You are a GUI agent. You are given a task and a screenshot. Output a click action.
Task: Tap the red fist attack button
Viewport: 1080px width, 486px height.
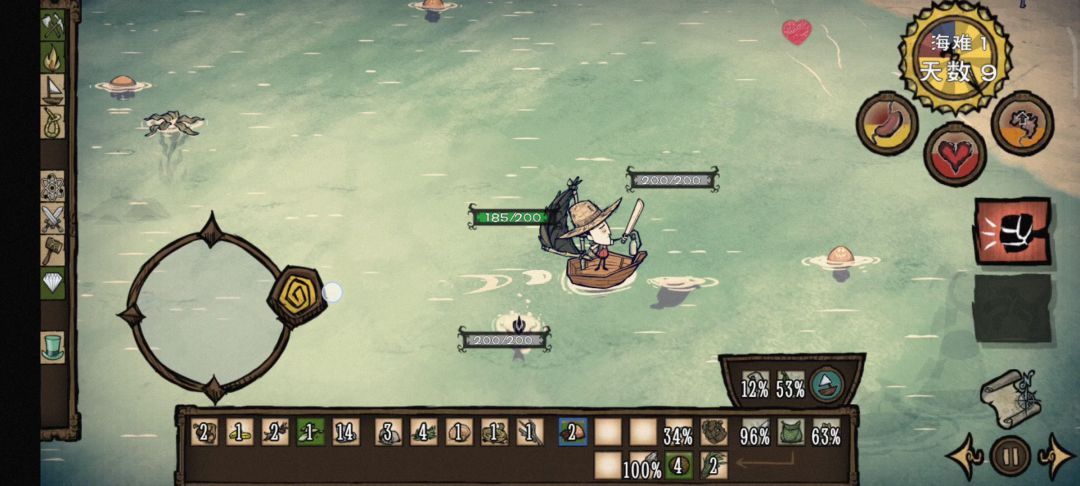[x=1011, y=231]
